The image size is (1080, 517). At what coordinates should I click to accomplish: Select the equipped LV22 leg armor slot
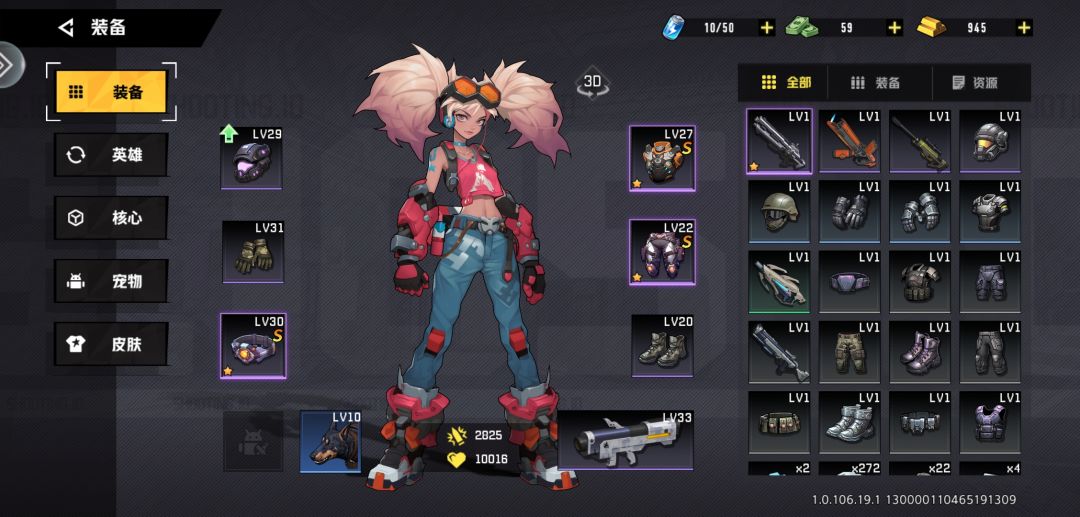[661, 252]
